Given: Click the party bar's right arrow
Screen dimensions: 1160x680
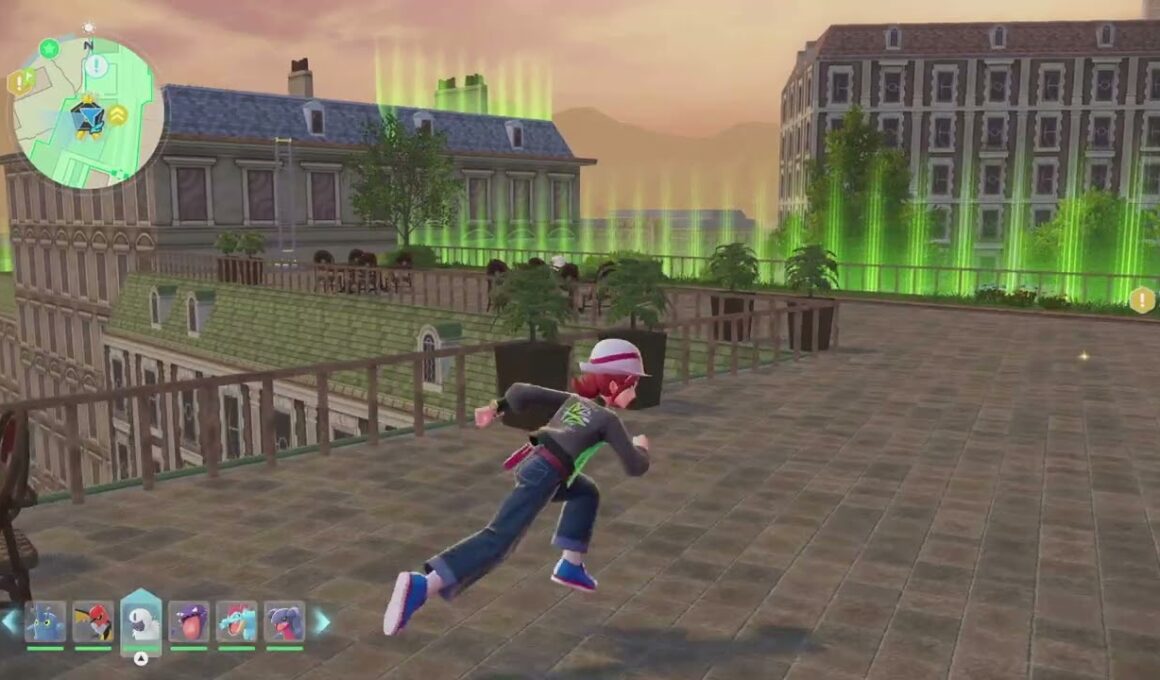Looking at the screenshot, I should (x=322, y=622).
